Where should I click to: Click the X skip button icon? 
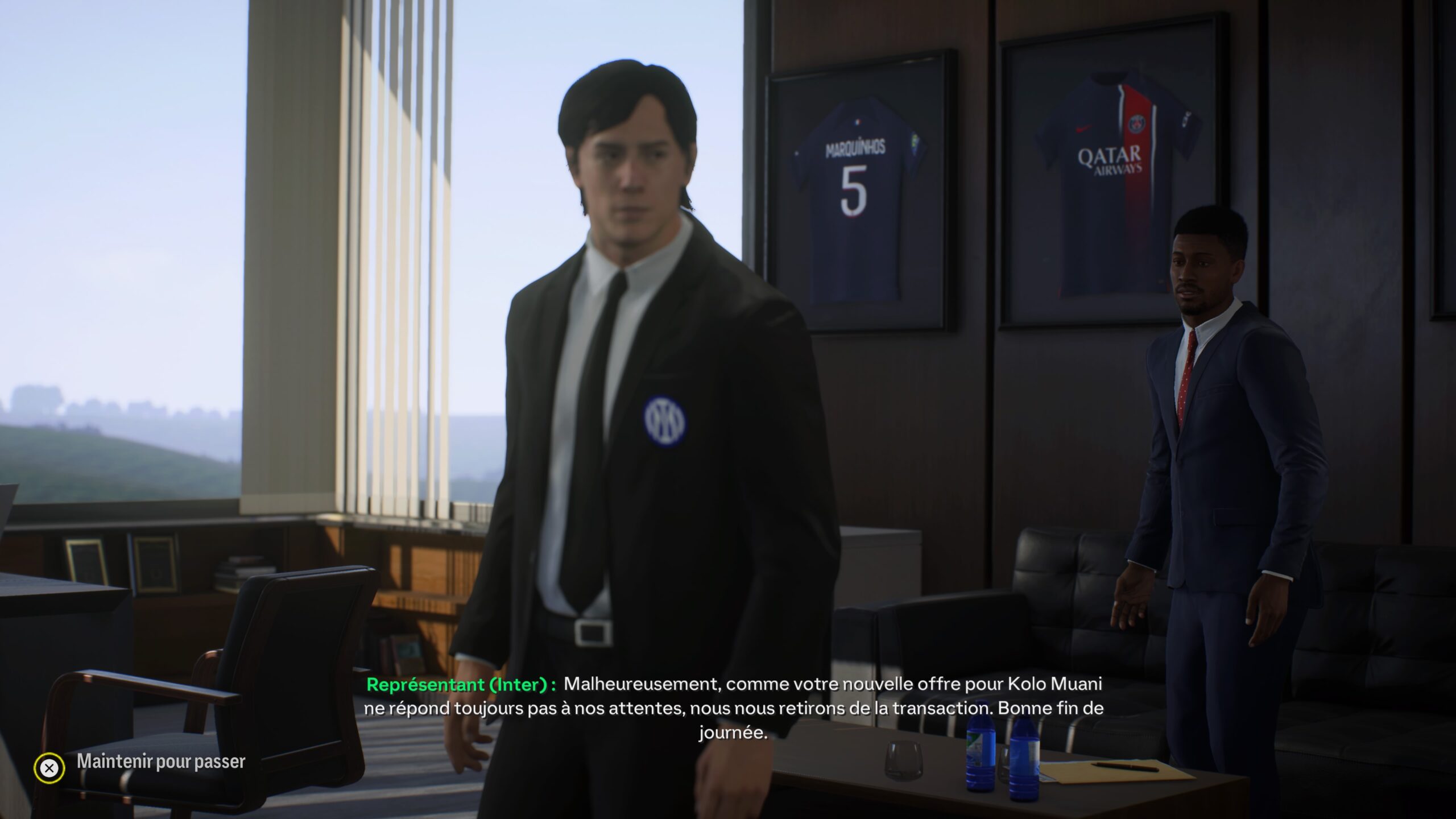(x=50, y=769)
